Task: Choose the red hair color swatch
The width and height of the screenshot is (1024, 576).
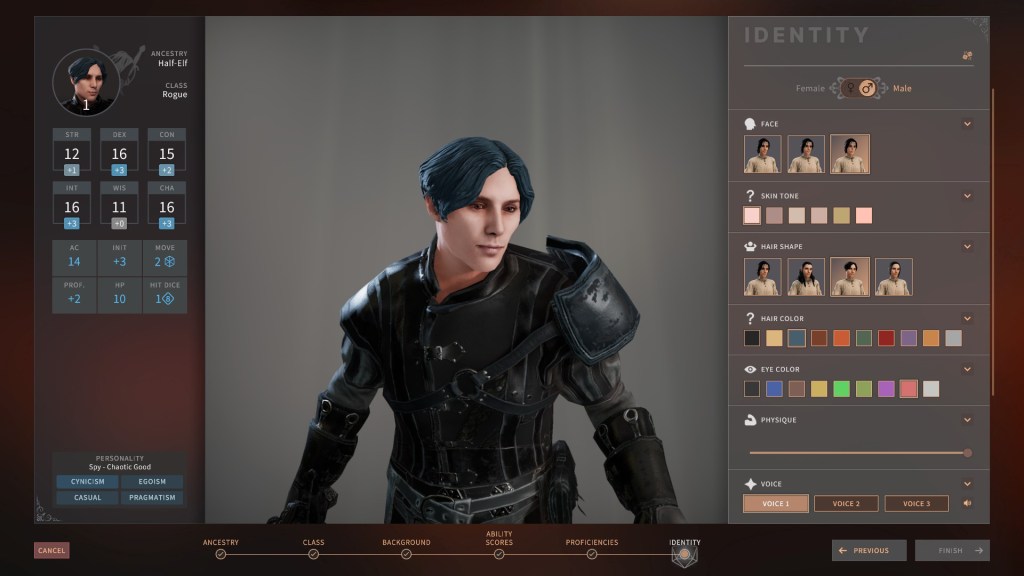Action: coord(886,338)
